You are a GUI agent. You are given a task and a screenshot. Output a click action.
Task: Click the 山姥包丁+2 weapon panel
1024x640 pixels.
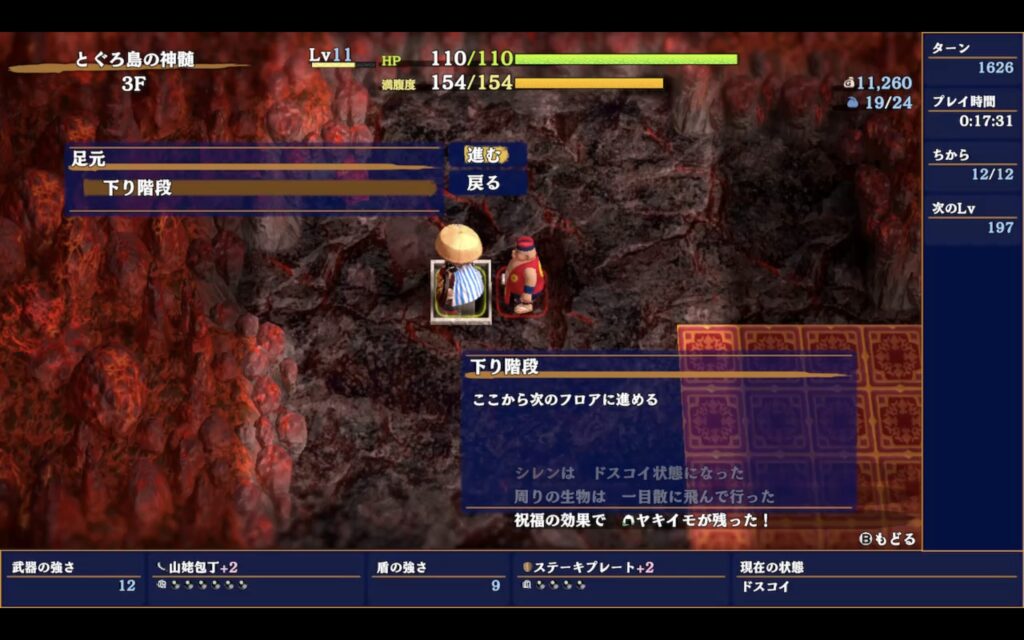256,577
